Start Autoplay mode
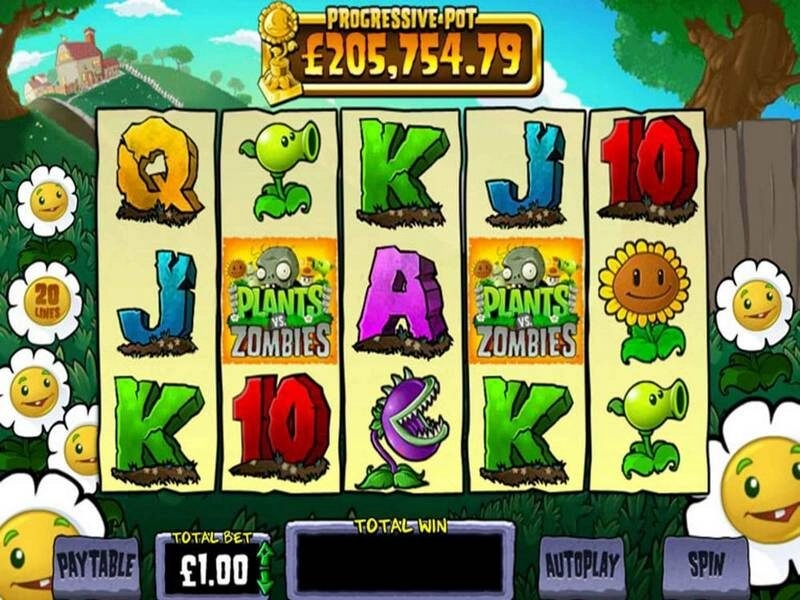Image resolution: width=800 pixels, height=600 pixels. point(583,565)
